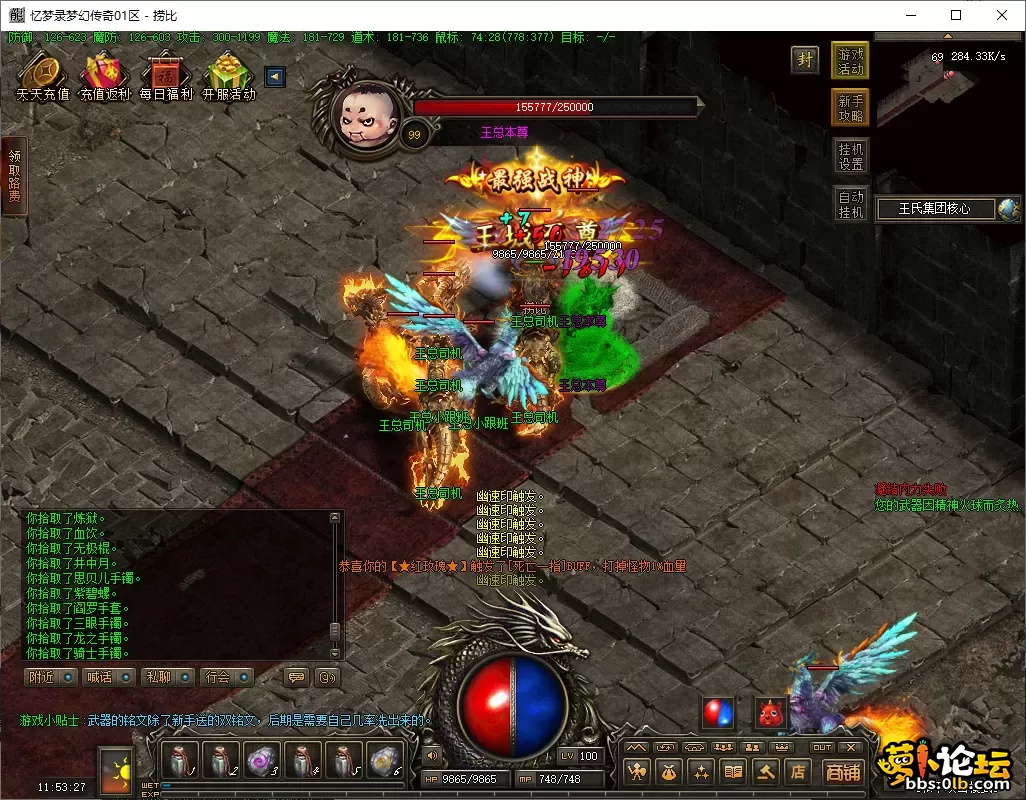Open the 新手攻略 beginner guide
The image size is (1026, 800).
click(x=851, y=108)
